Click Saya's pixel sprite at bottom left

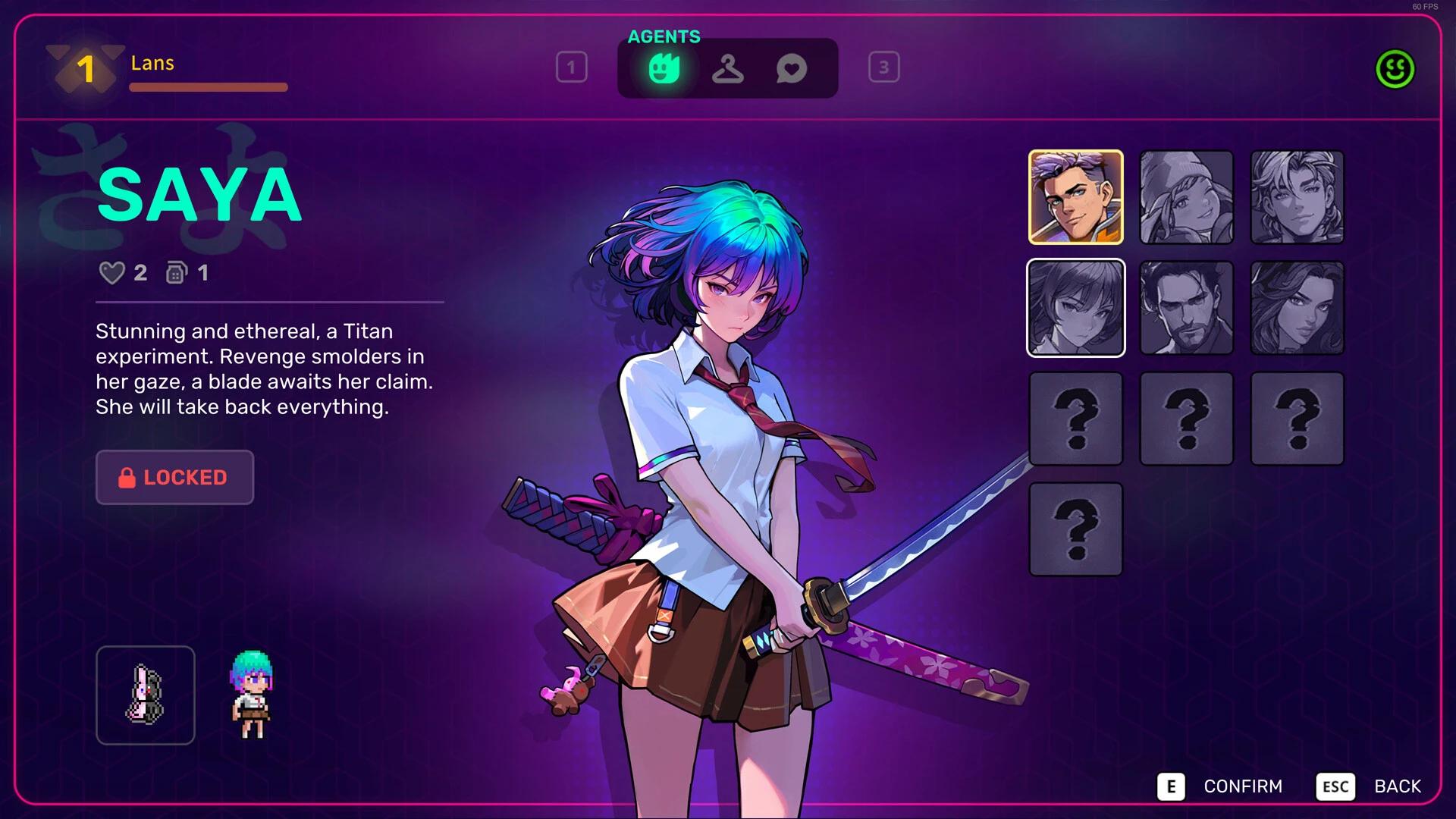[x=250, y=694]
